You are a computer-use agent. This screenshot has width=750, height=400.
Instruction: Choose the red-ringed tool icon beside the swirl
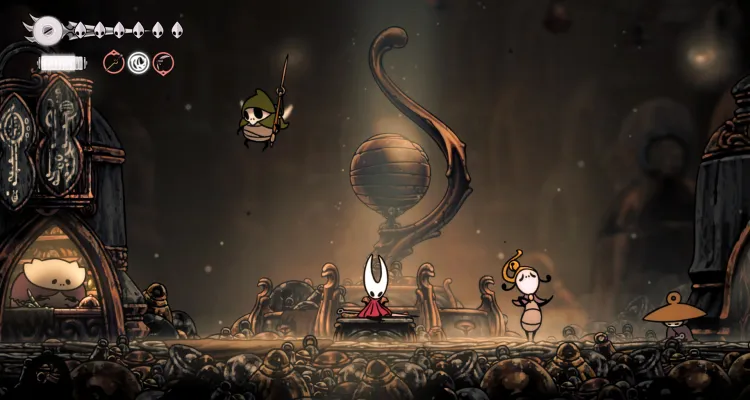[x=163, y=62]
